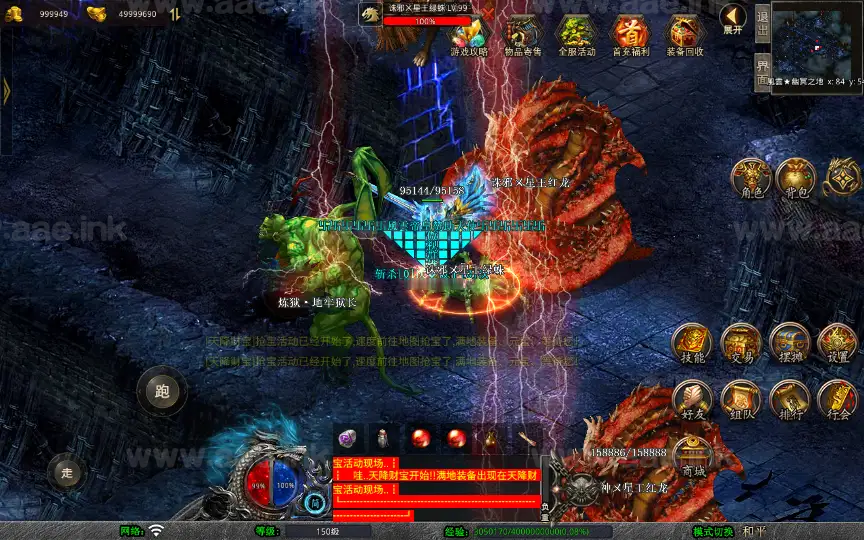Click the 展开 expand arrow button
Viewport: 864px width, 540px height.
pos(733,18)
